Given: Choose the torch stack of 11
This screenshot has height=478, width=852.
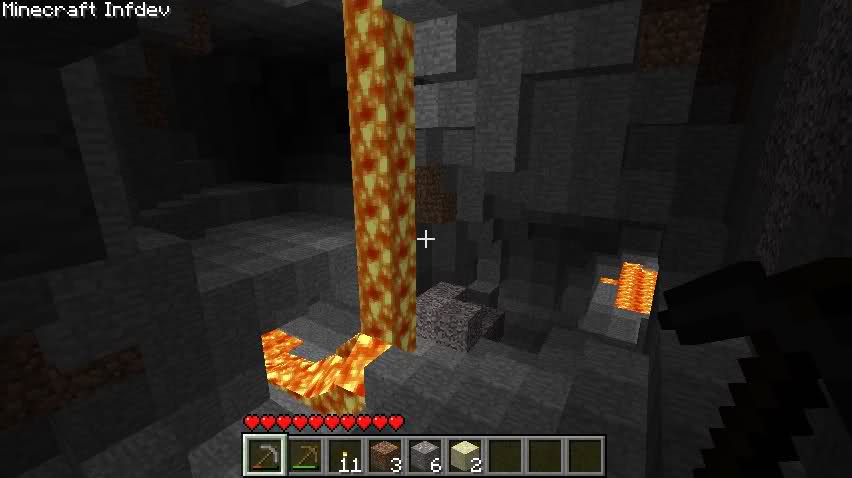Looking at the screenshot, I should (x=346, y=456).
